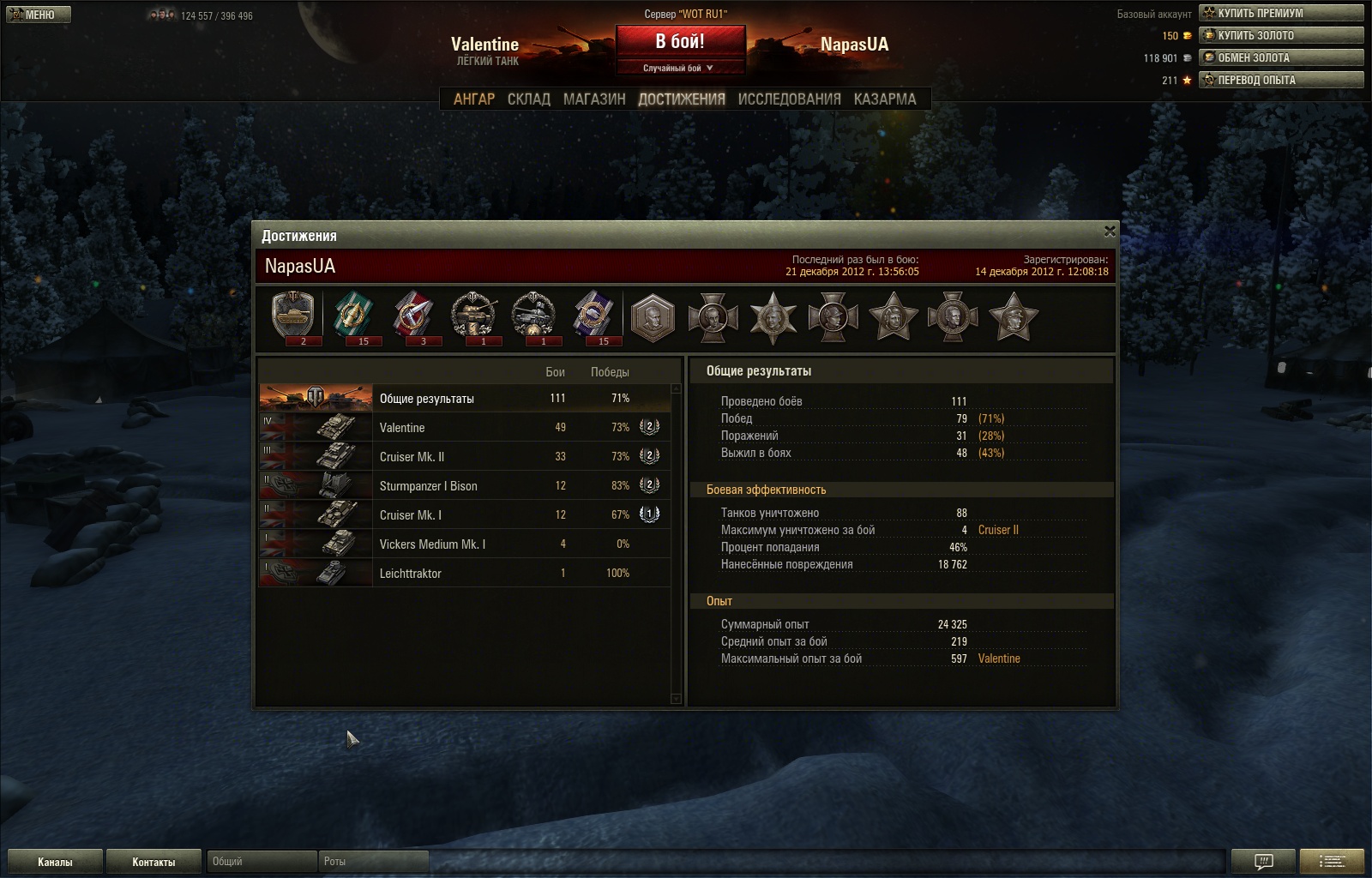1372x878 pixels.
Task: Select the Valentine row in vehicle list
Action: 464,427
